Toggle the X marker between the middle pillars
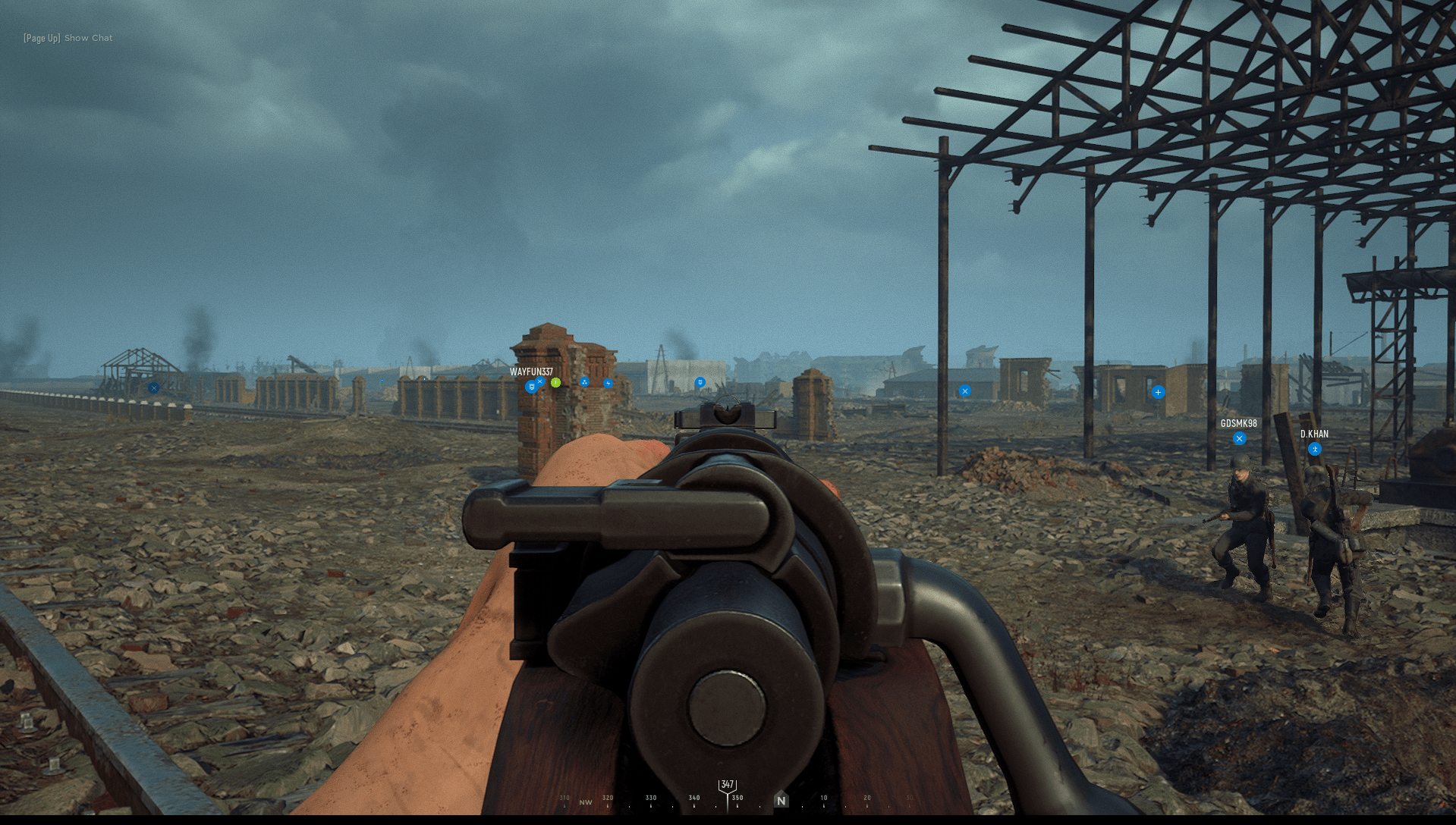The width and height of the screenshot is (1456, 825). pos(964,391)
